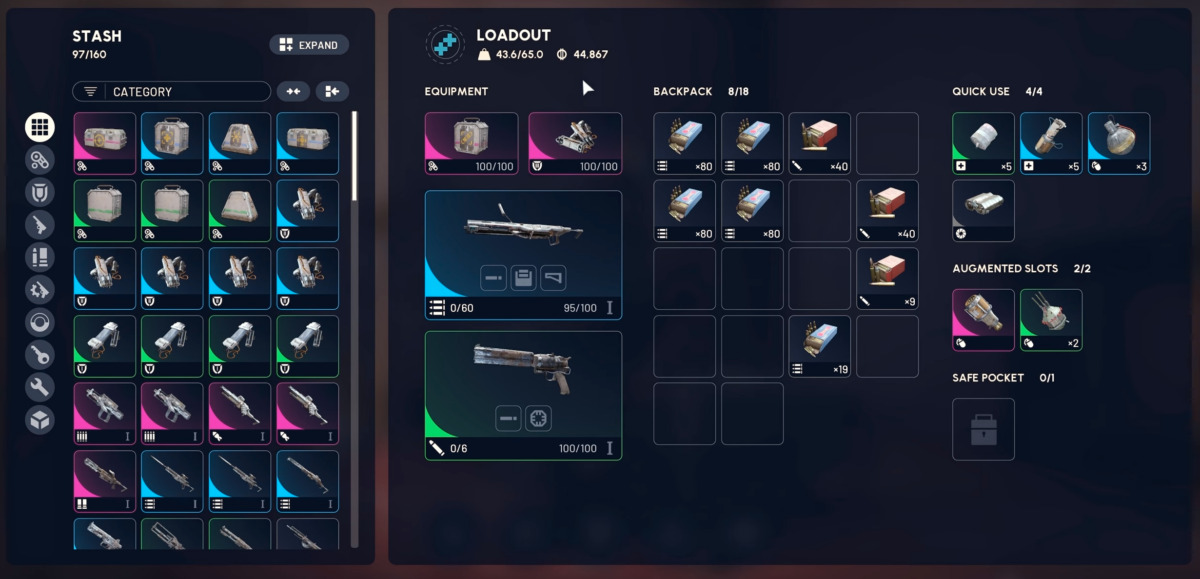Filter the stash by the key icon
Screen dimensions: 1200x579
(40, 354)
